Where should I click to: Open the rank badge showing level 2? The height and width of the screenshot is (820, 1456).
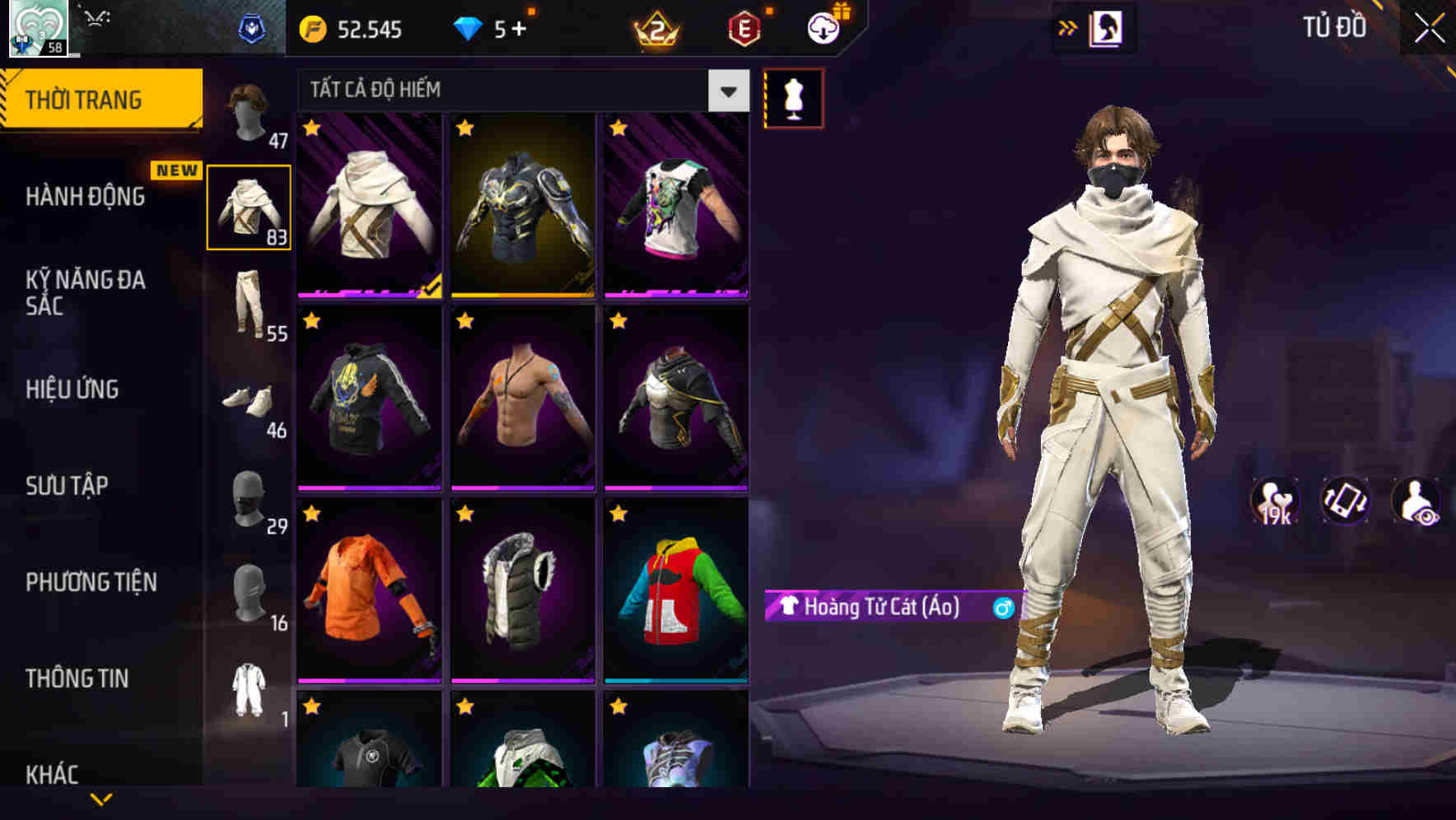pyautogui.click(x=653, y=30)
